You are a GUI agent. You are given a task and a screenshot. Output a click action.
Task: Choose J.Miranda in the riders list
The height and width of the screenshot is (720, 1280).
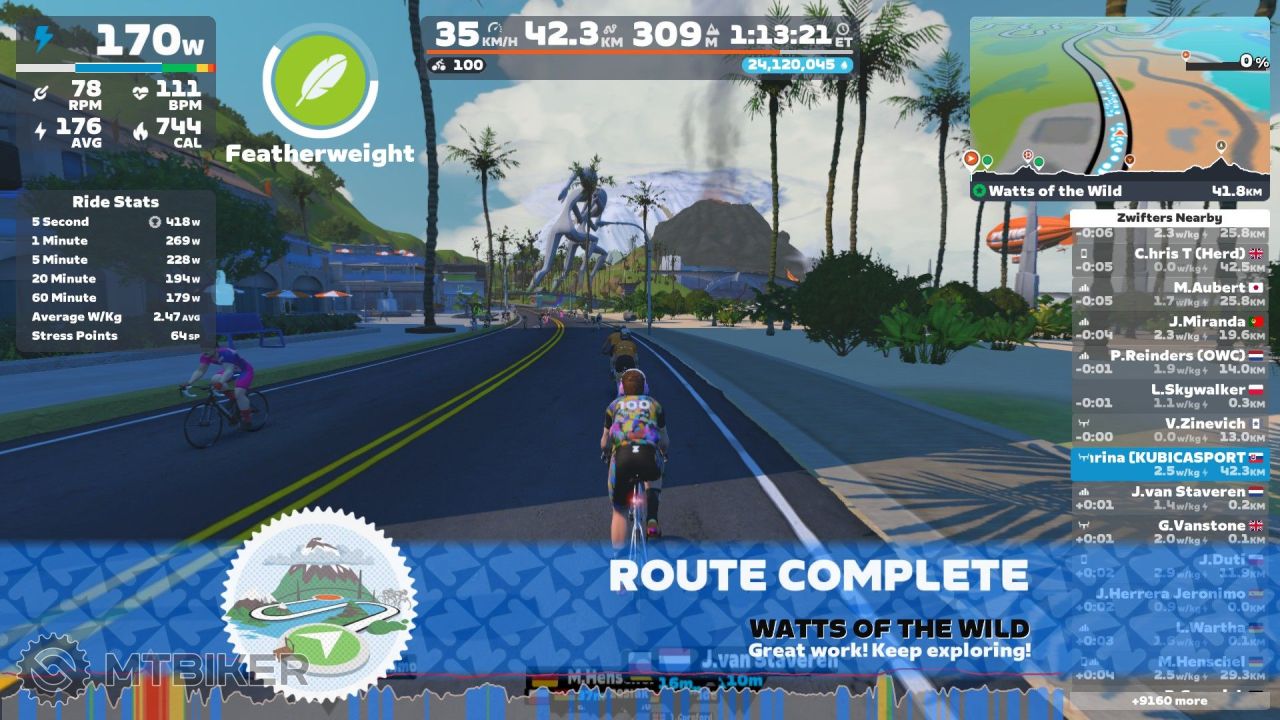pos(1169,328)
